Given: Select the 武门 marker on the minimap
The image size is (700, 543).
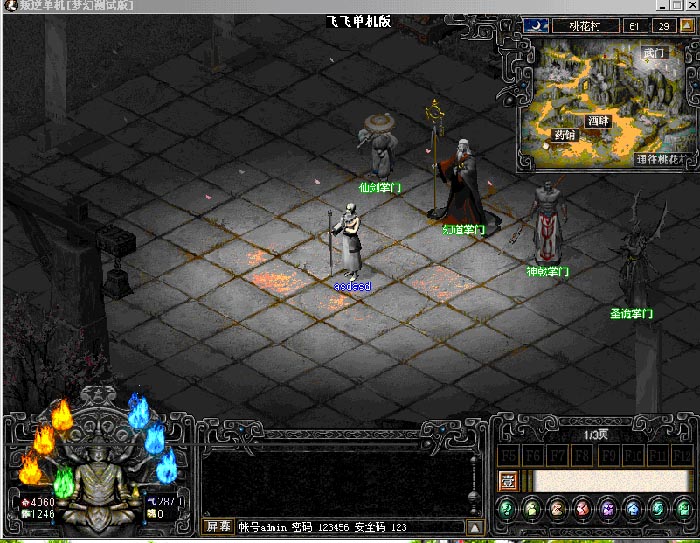Looking at the screenshot, I should pyautogui.click(x=653, y=52).
